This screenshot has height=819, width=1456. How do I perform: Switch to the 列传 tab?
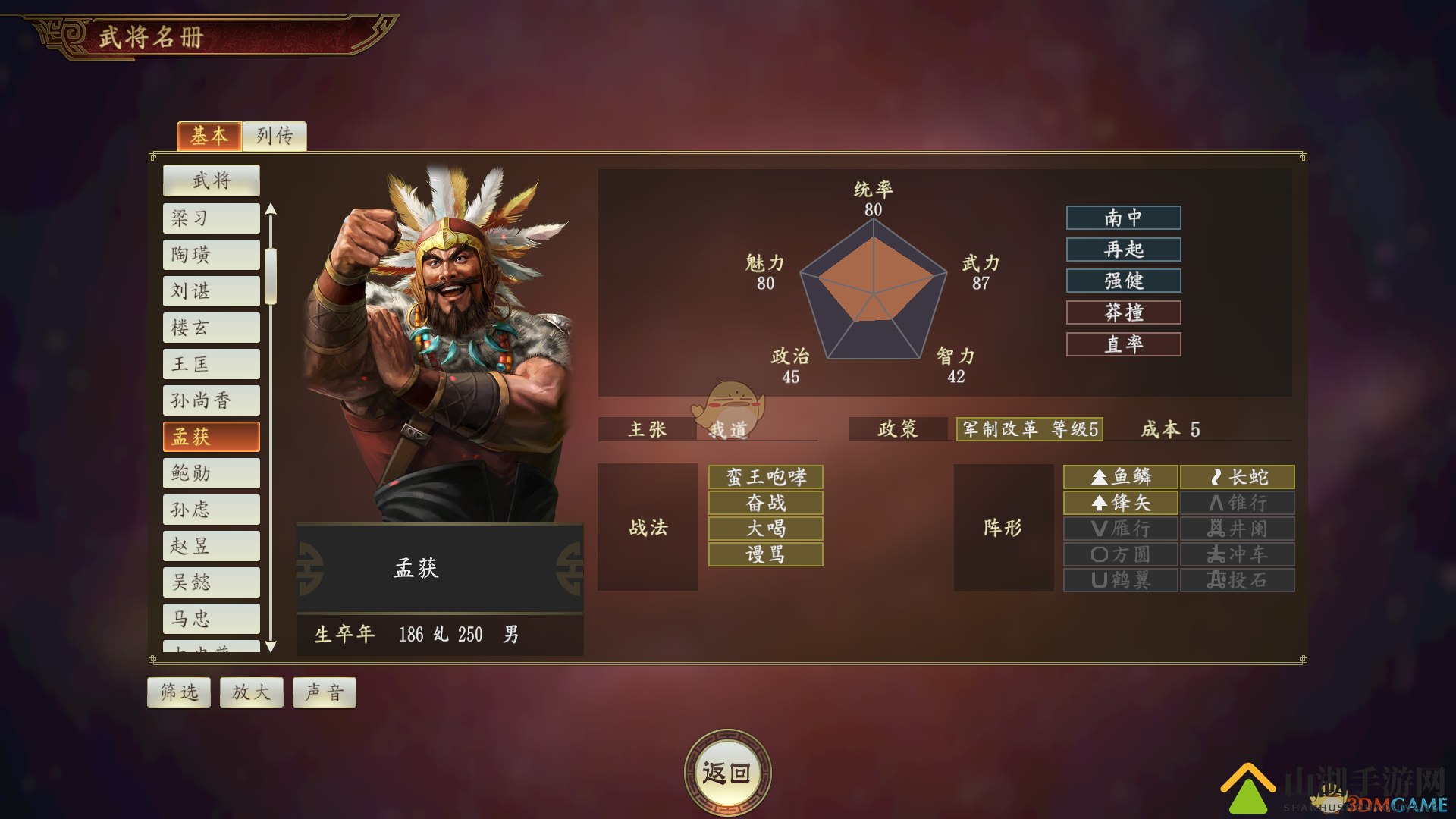[275, 136]
